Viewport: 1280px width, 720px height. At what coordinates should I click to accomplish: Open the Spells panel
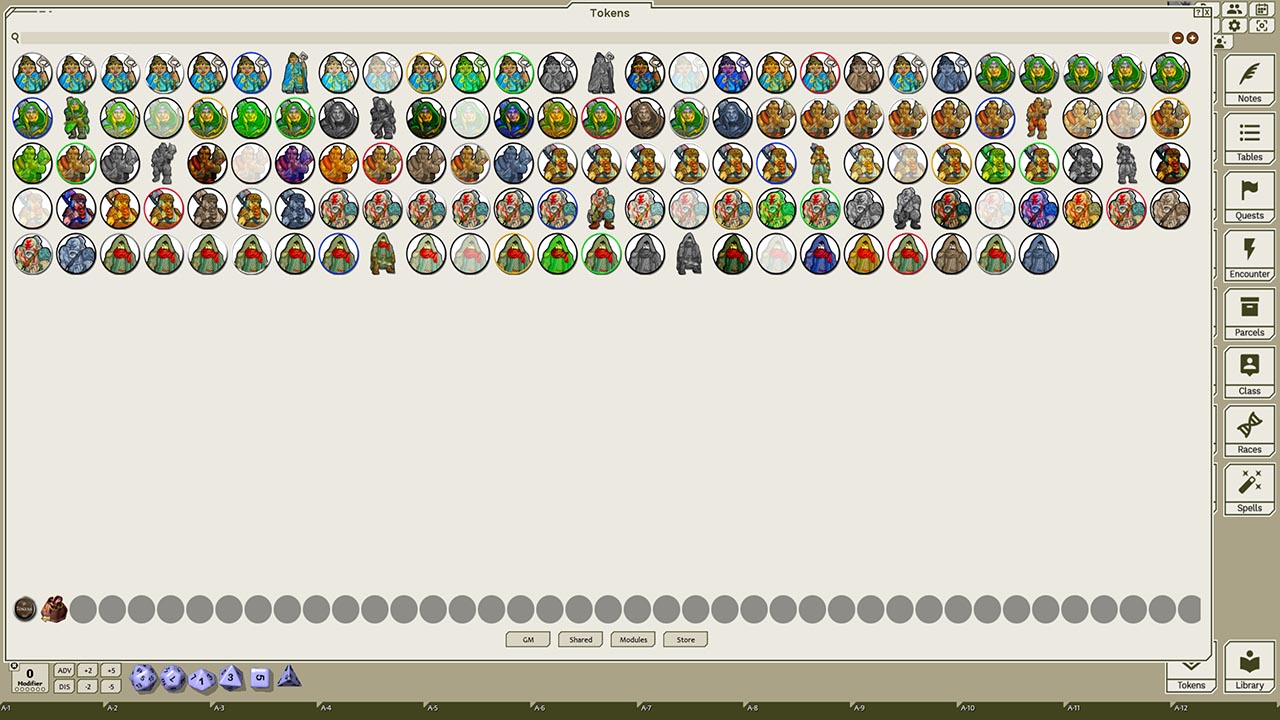coord(1248,491)
